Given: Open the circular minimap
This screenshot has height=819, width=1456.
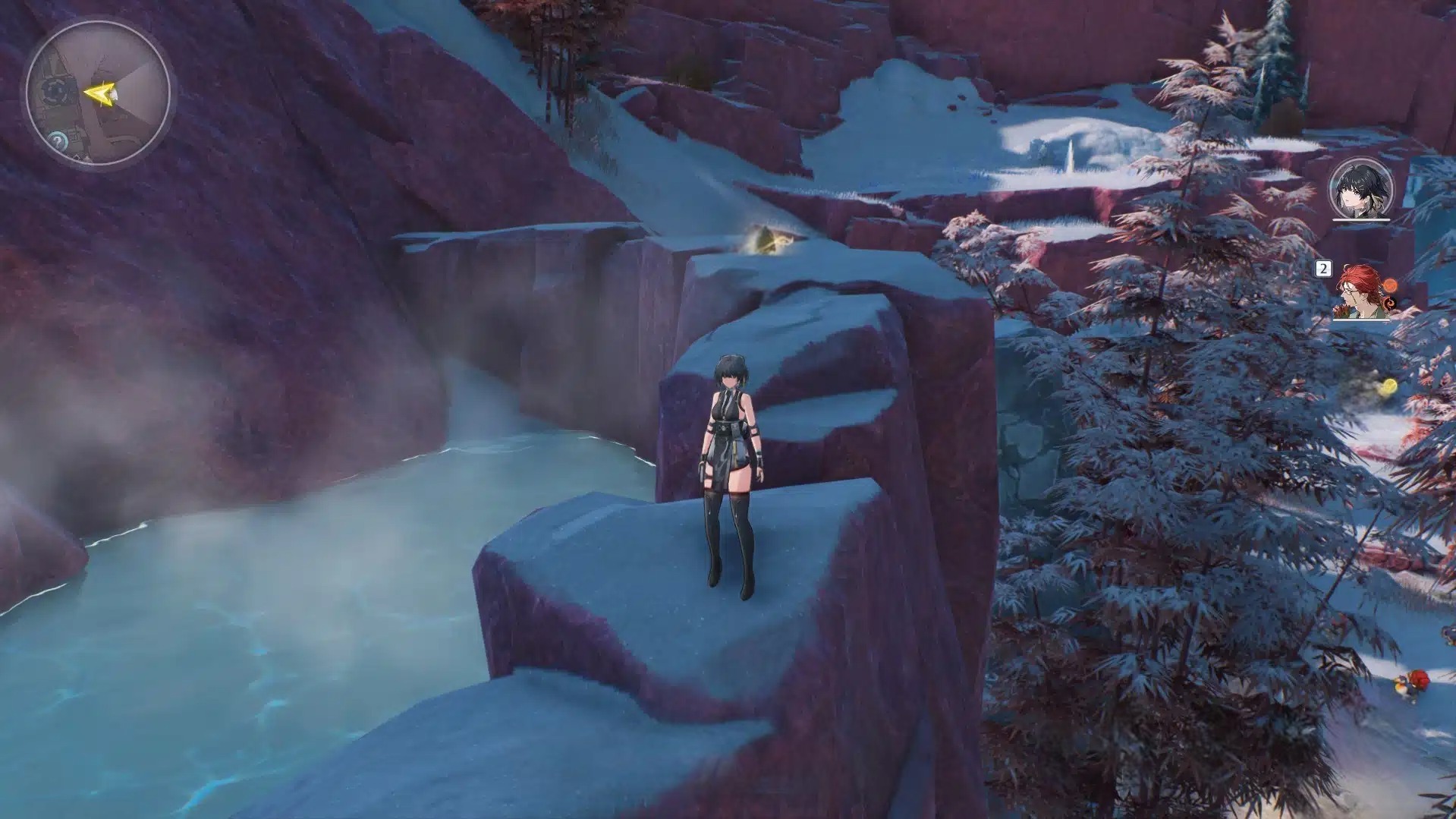Looking at the screenshot, I should pyautogui.click(x=97, y=93).
